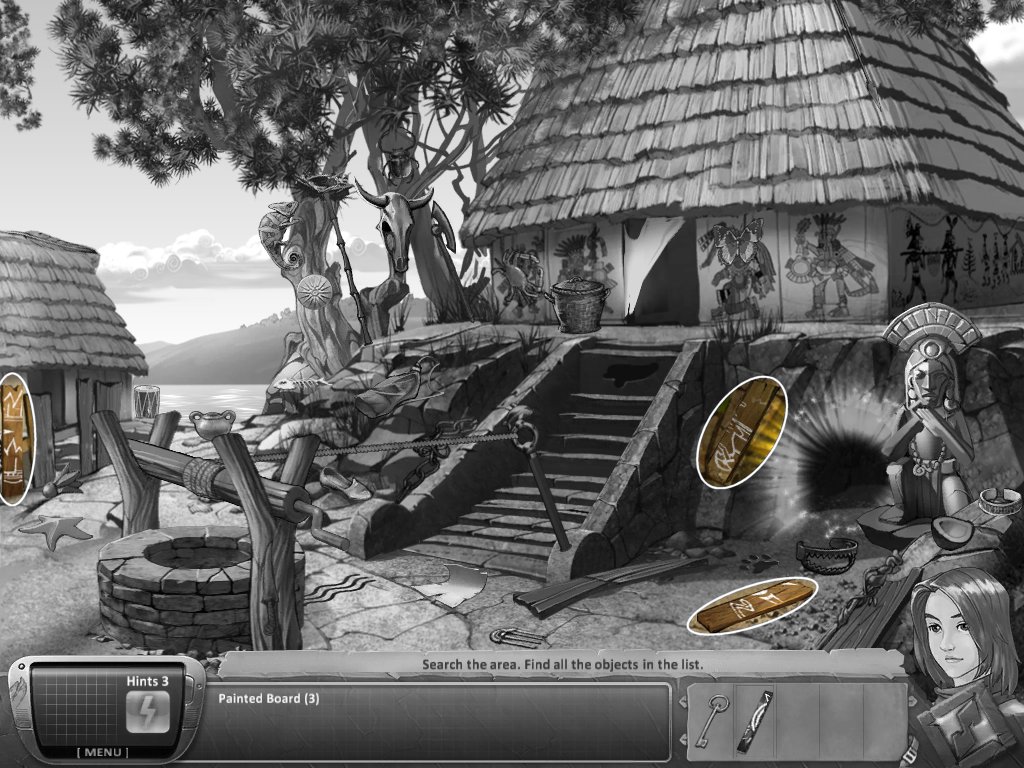
Task: Open the game MENU
Action: coord(103,752)
